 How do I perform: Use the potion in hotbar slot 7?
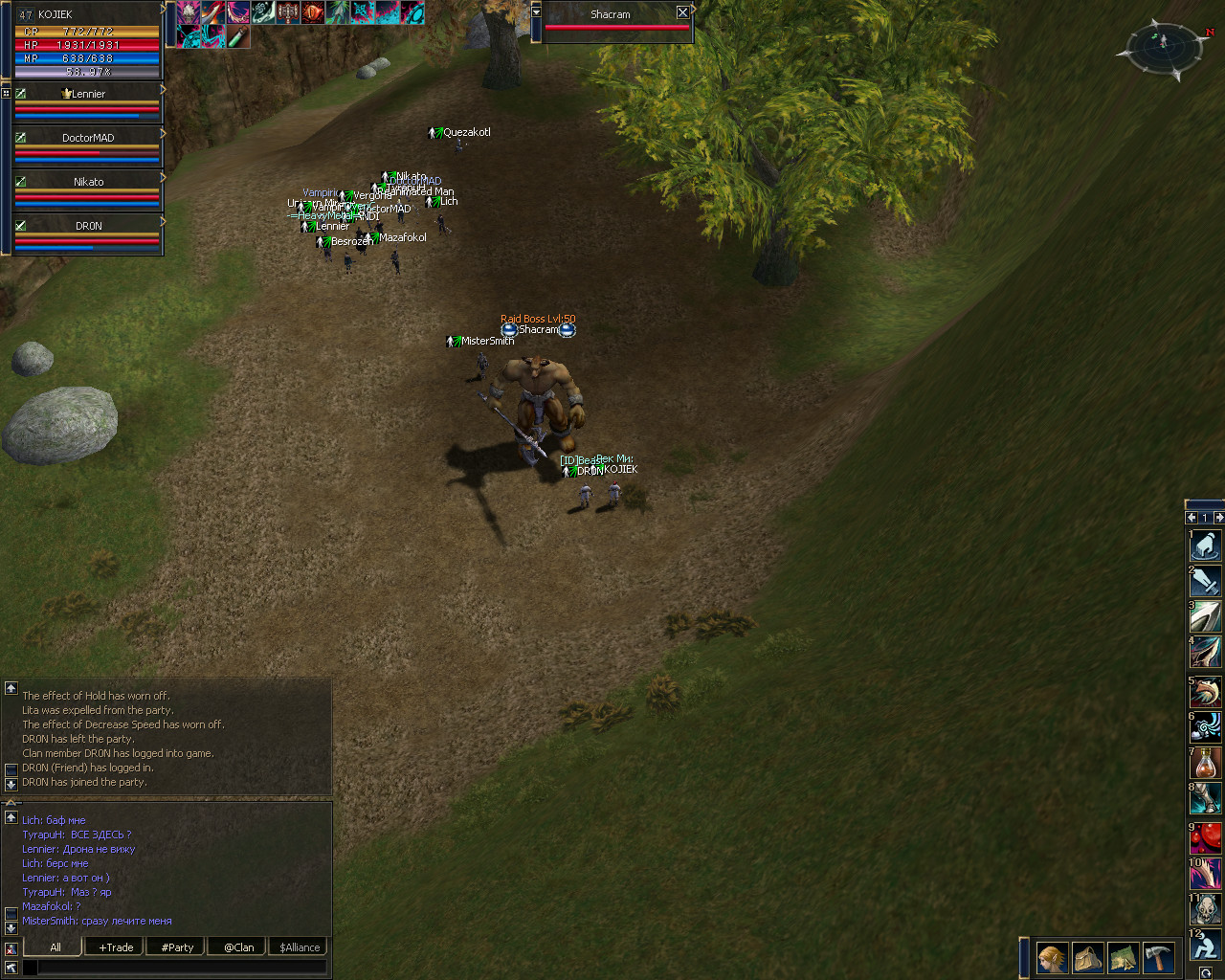[1206, 764]
